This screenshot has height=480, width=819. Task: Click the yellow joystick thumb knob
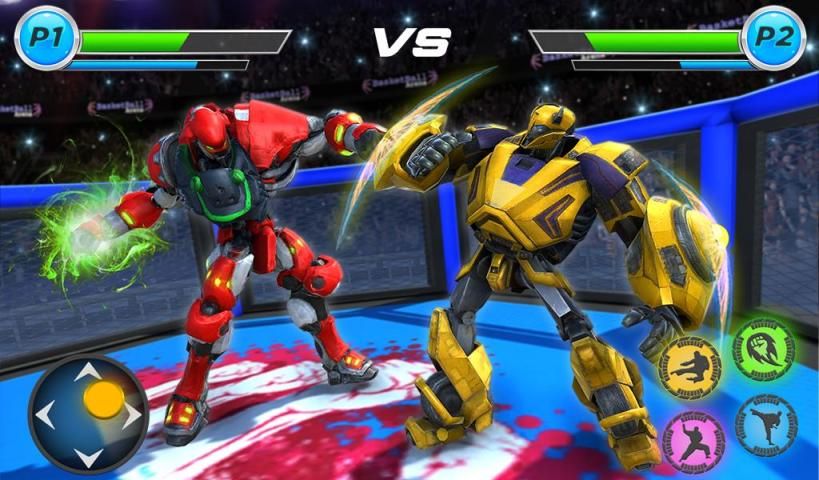[x=103, y=399]
